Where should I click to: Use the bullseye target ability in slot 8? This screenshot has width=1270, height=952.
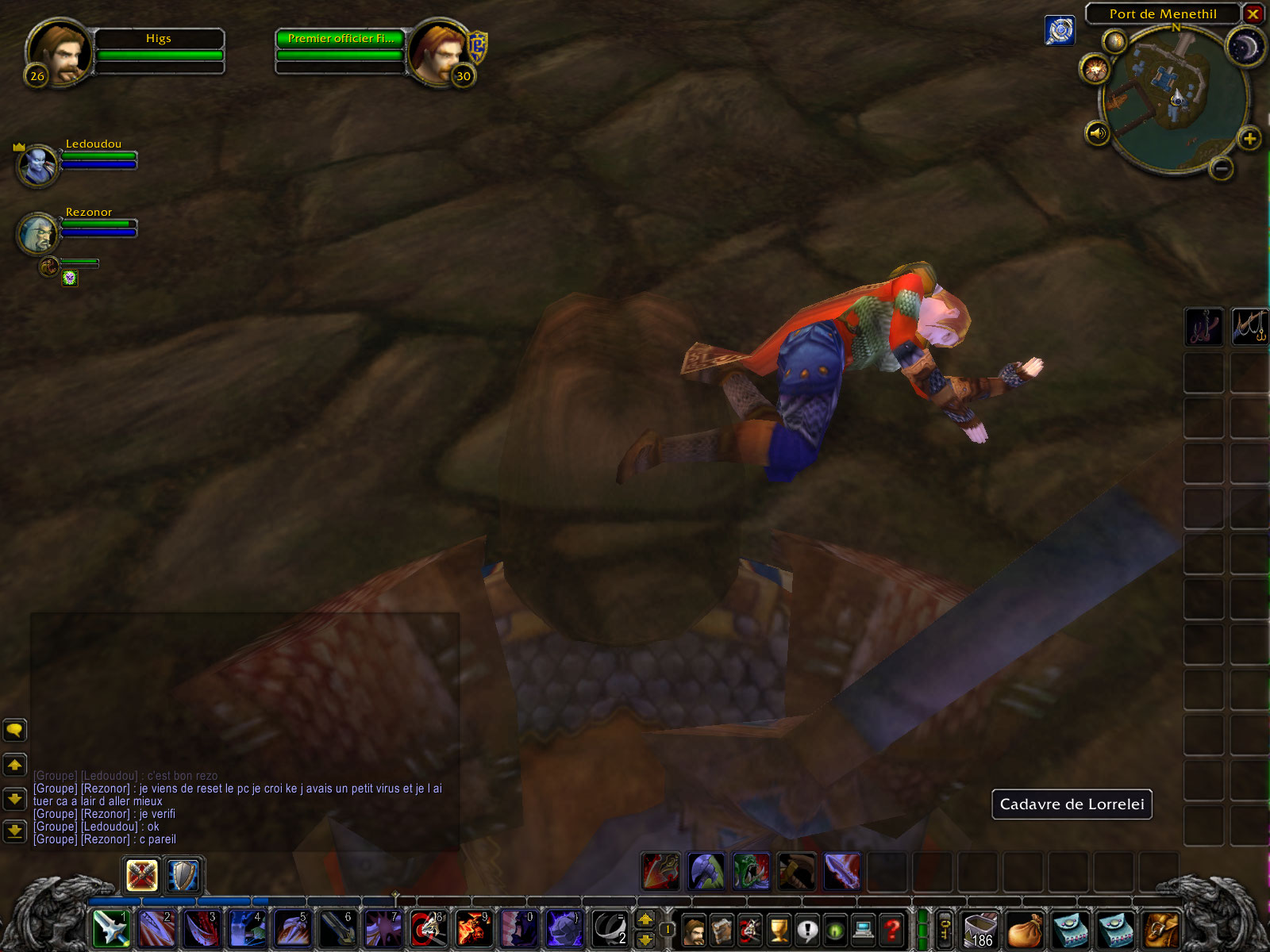click(429, 928)
